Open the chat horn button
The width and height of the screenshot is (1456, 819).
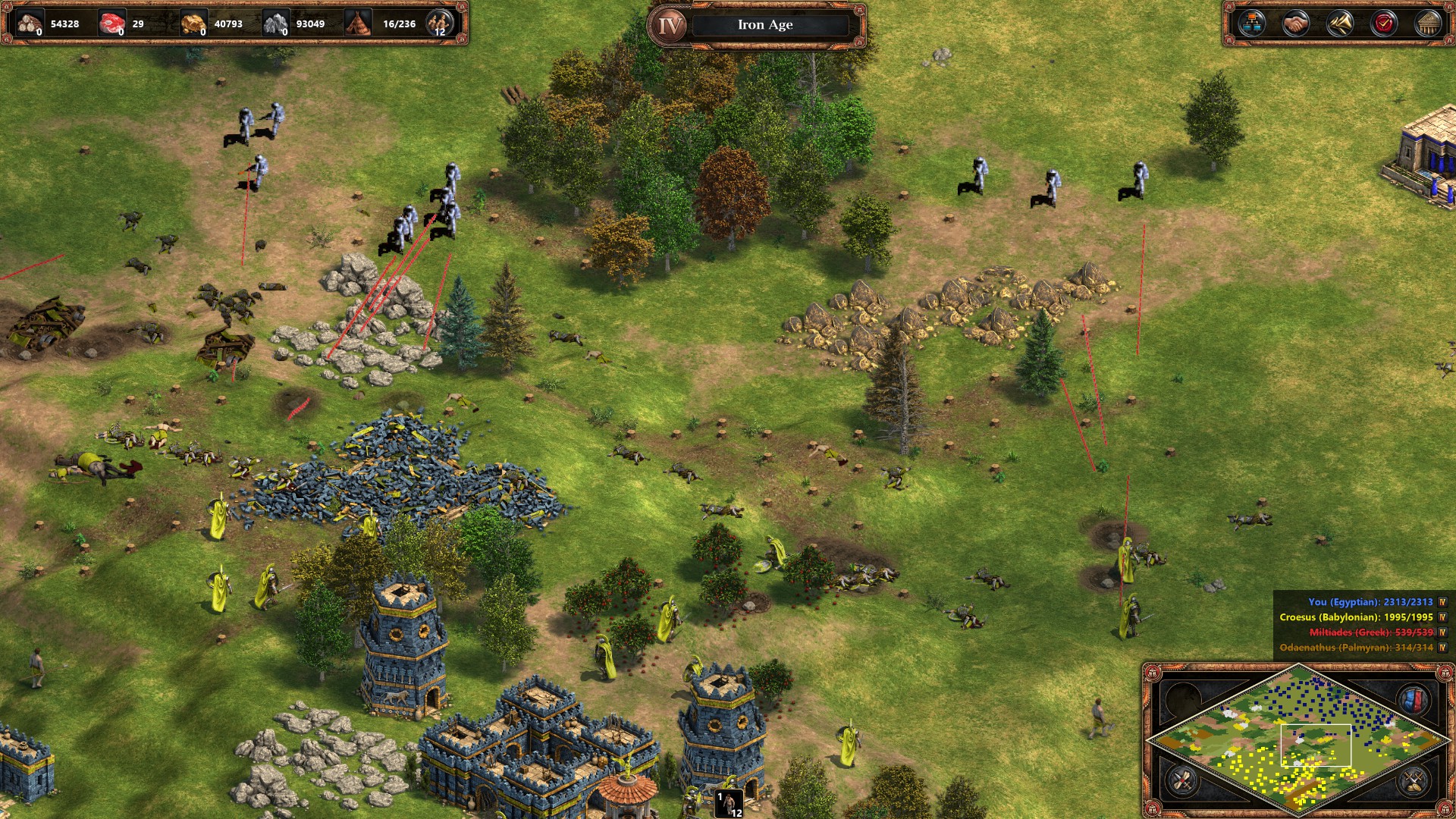1339,24
